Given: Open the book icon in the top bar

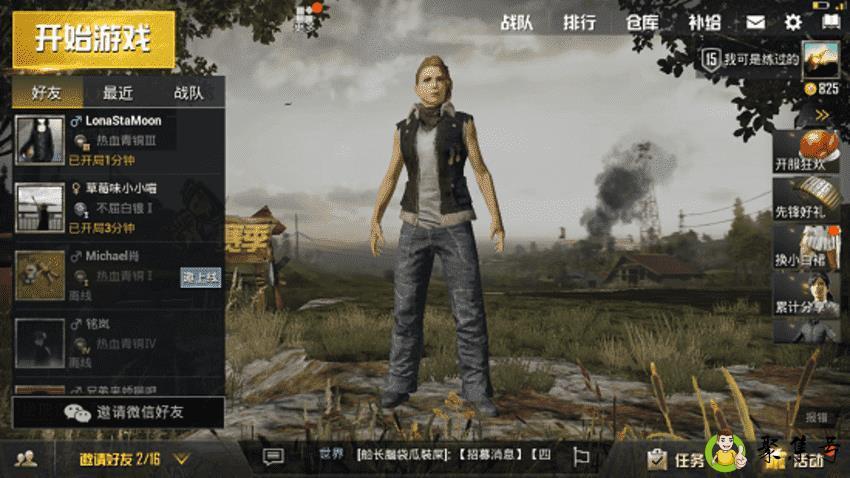Looking at the screenshot, I should (x=830, y=22).
